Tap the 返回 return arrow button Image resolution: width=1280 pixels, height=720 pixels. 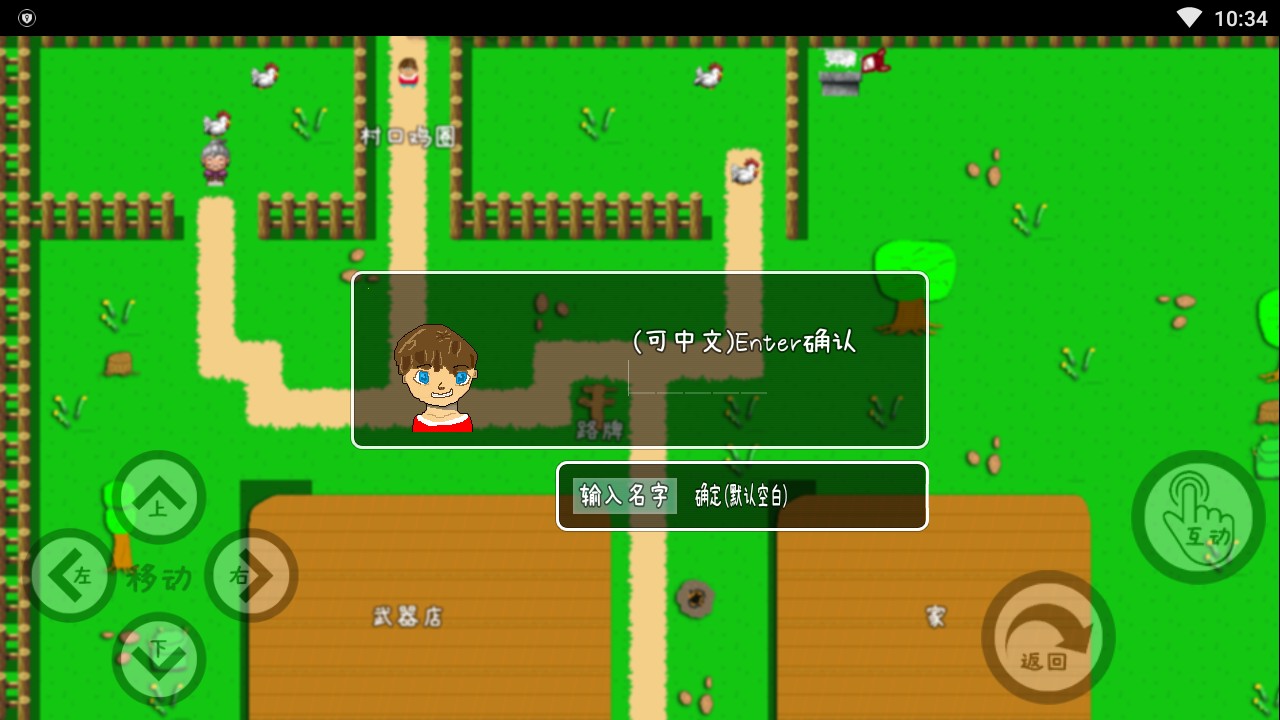(x=1046, y=637)
